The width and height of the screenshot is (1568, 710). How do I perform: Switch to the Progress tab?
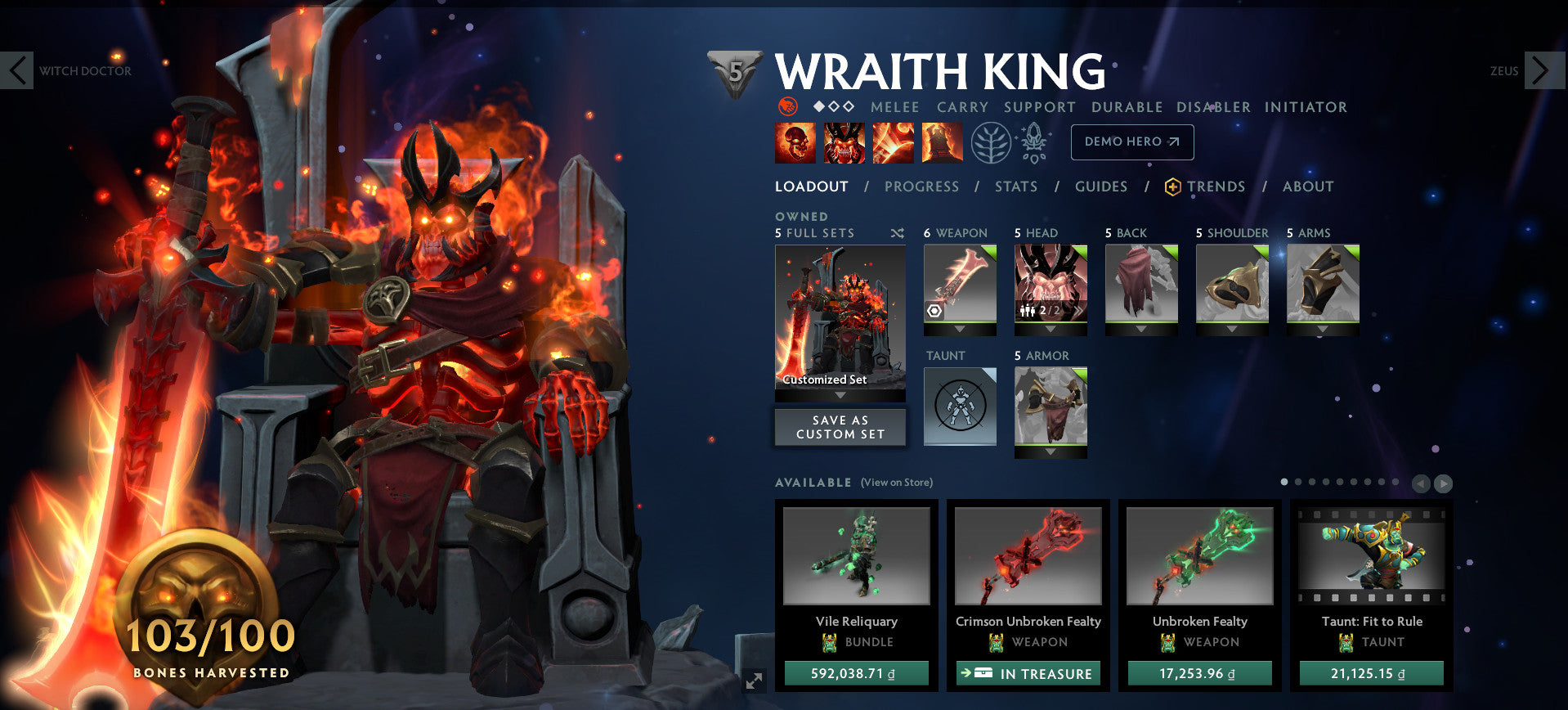click(x=921, y=186)
